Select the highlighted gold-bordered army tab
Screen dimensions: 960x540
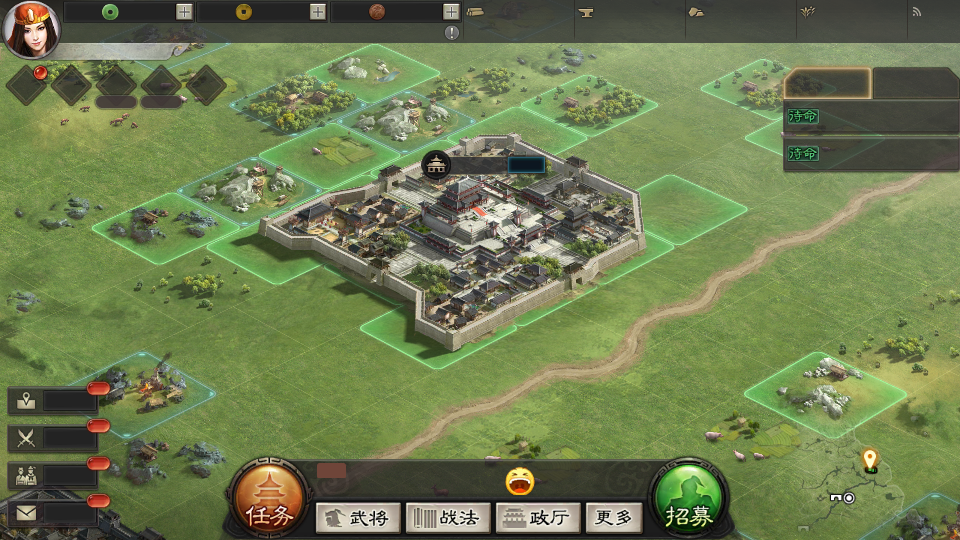coord(827,83)
